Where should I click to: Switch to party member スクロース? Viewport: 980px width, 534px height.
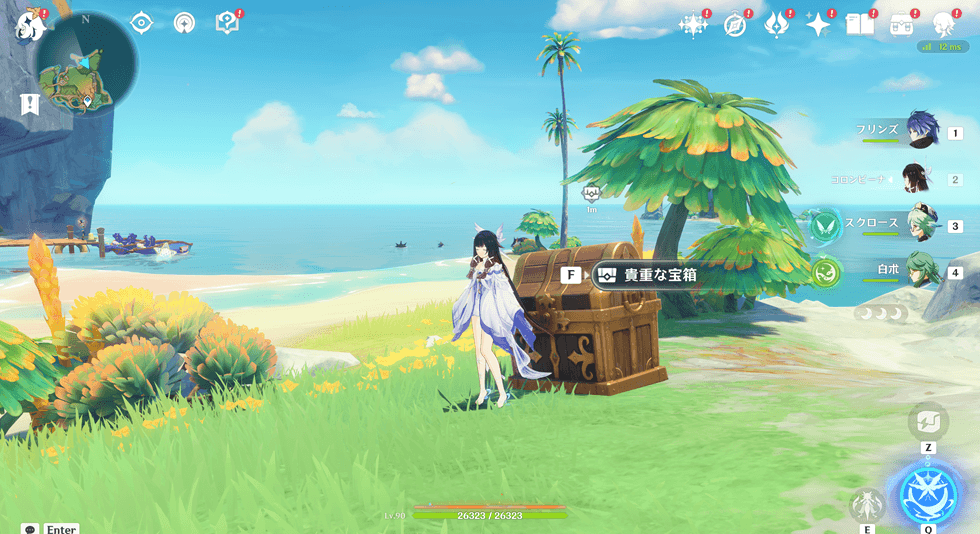[x=921, y=225]
